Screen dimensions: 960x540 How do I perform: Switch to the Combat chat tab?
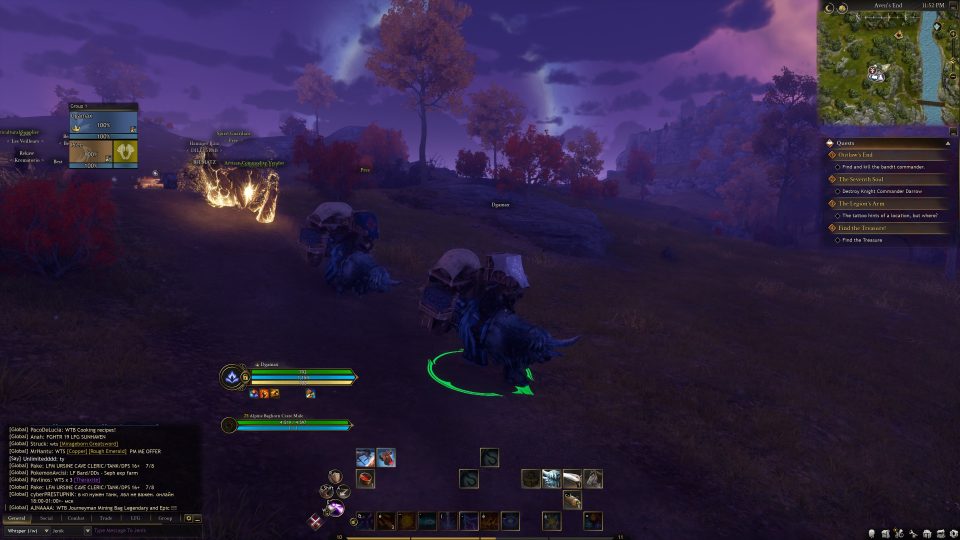[76, 518]
